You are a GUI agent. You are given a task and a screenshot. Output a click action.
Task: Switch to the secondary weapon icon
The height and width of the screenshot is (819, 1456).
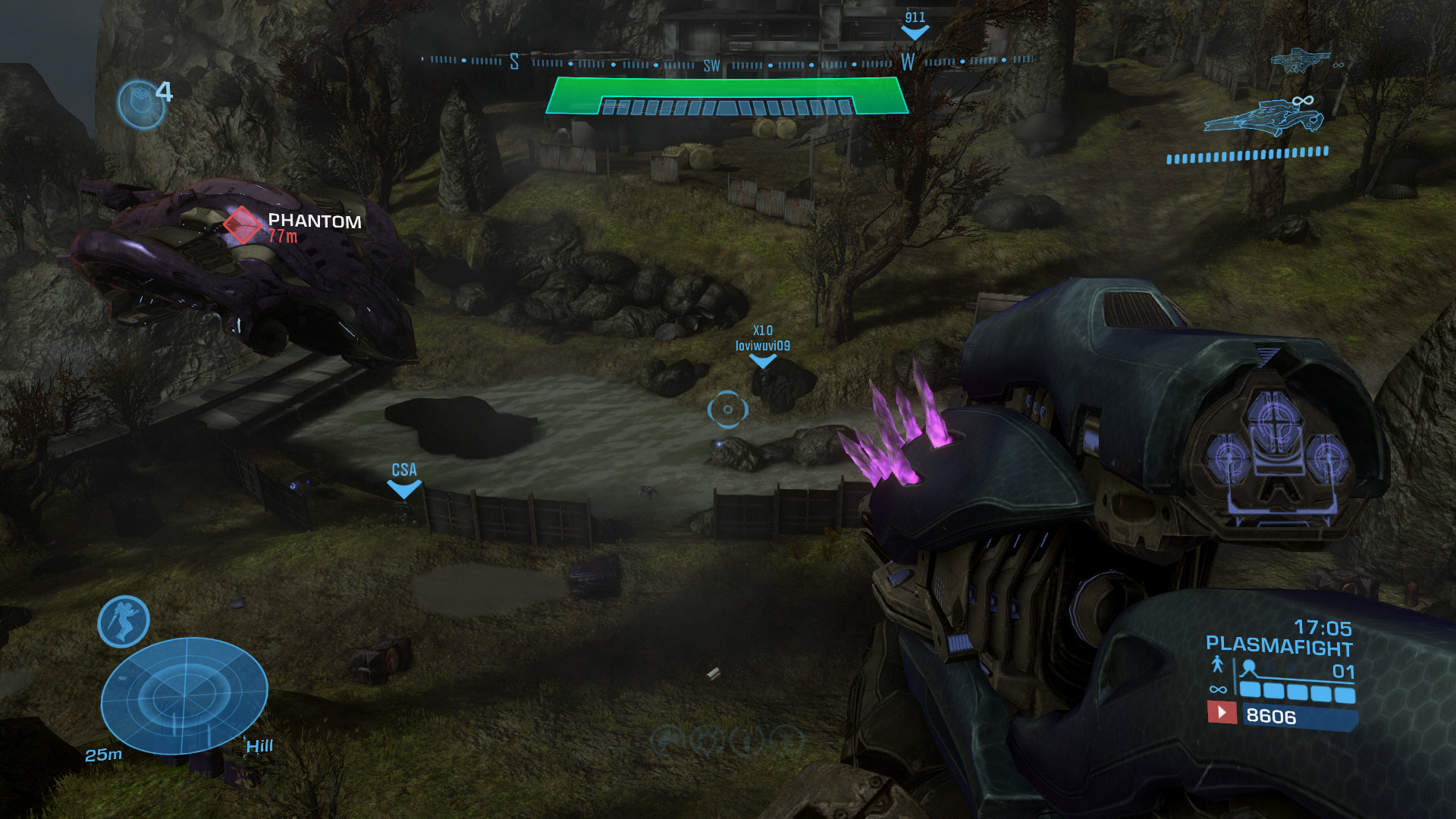[x=1300, y=60]
